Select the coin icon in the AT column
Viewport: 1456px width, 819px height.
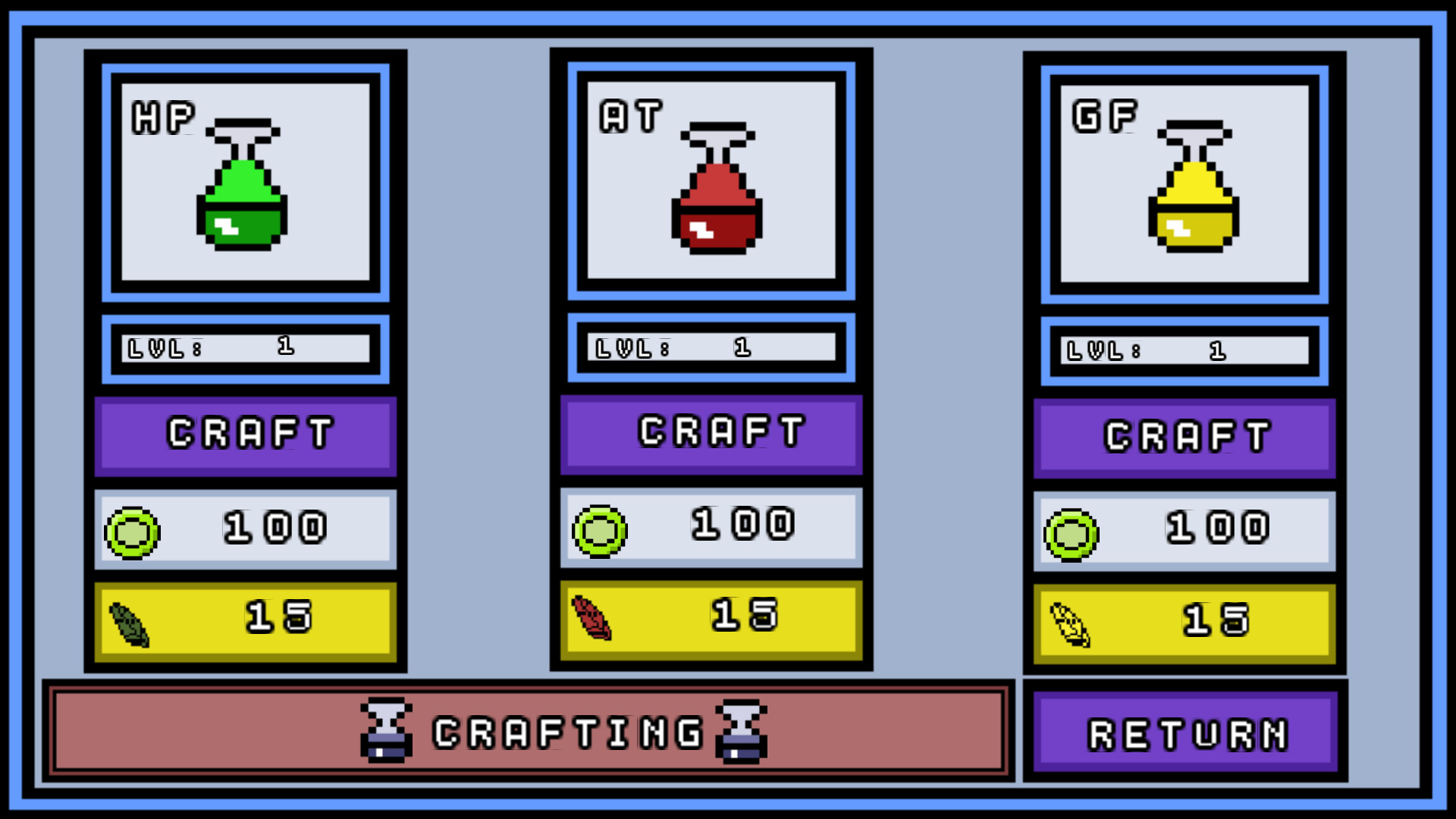598,531
